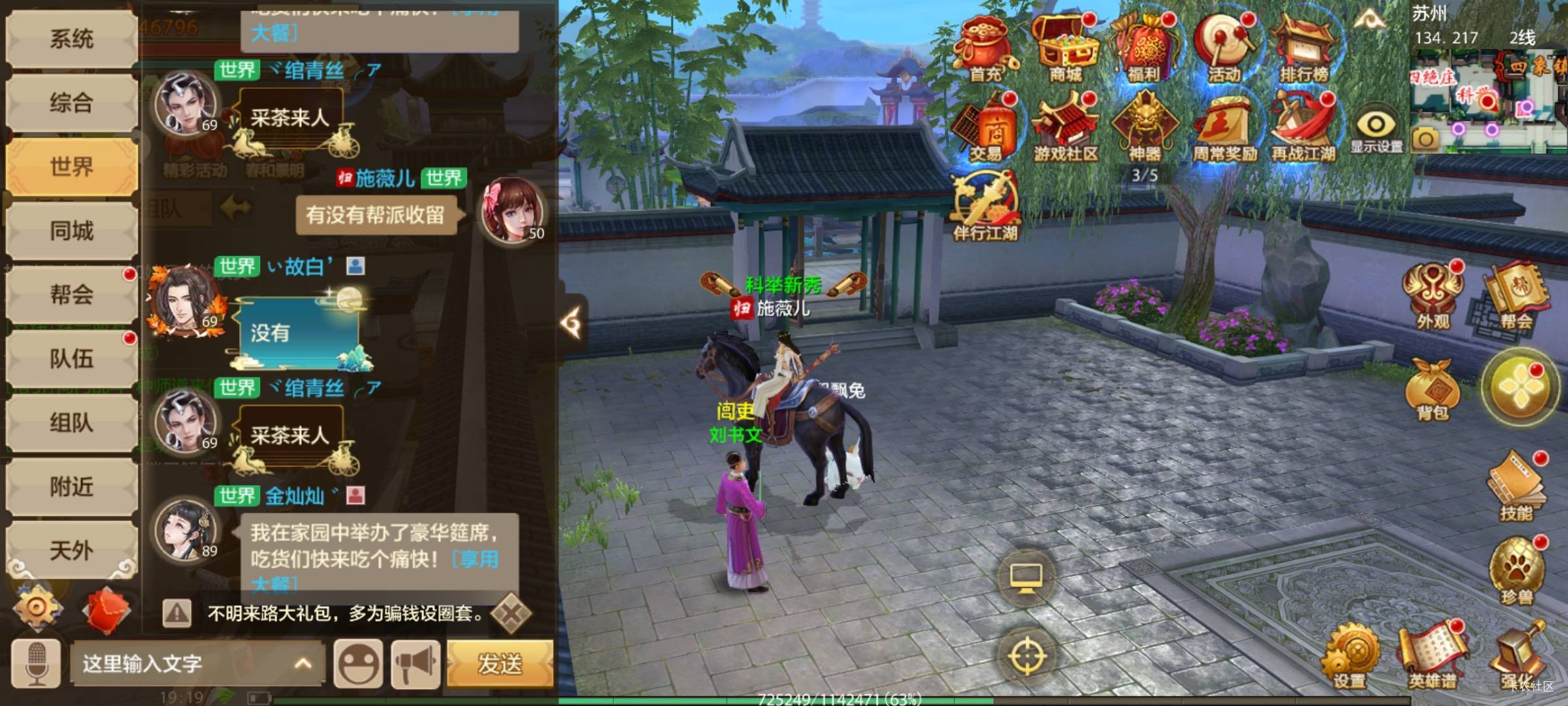
Task: Switch to the 系统 chat channel tab
Action: tap(71, 39)
